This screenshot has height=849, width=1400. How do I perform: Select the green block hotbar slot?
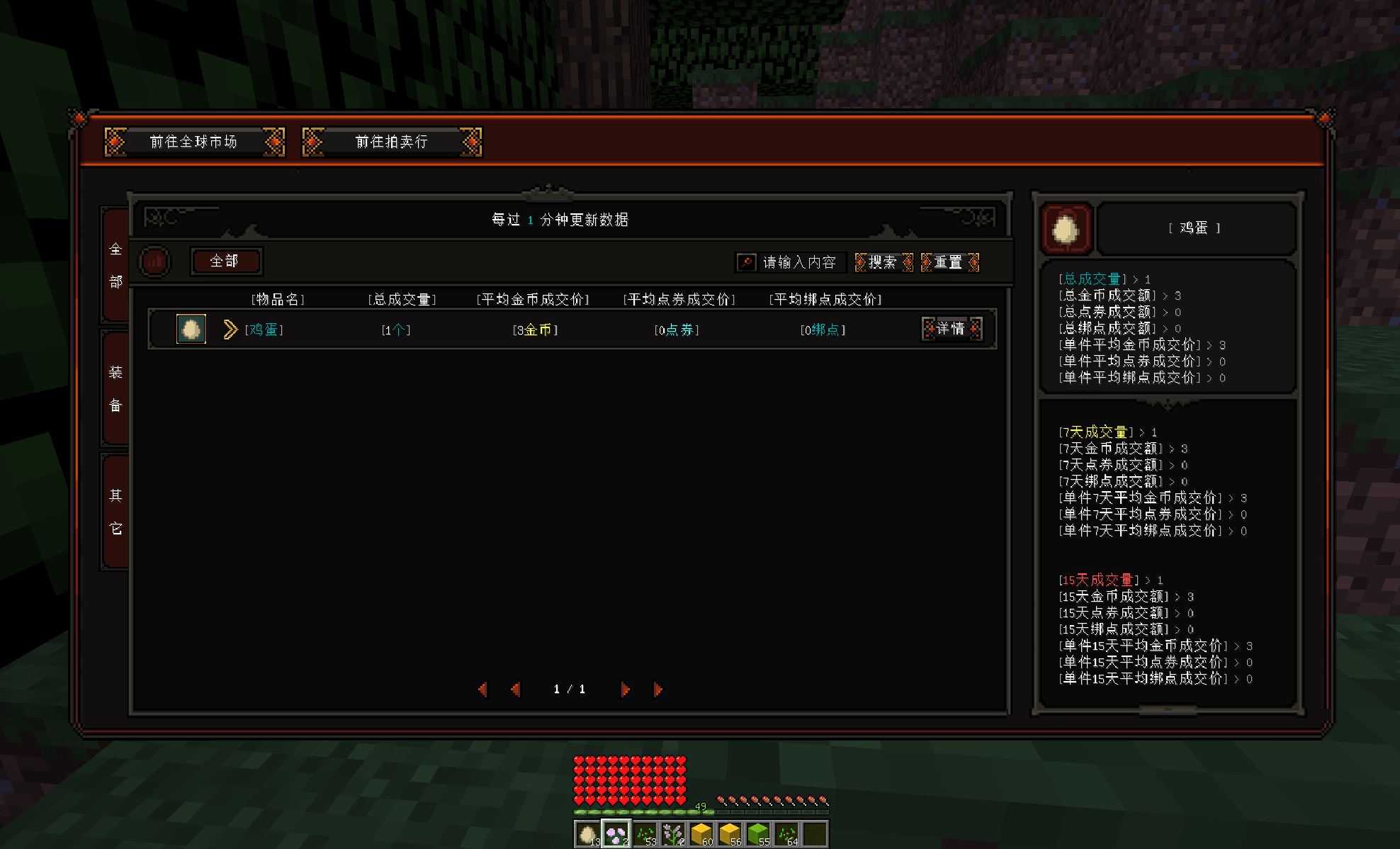(x=757, y=834)
